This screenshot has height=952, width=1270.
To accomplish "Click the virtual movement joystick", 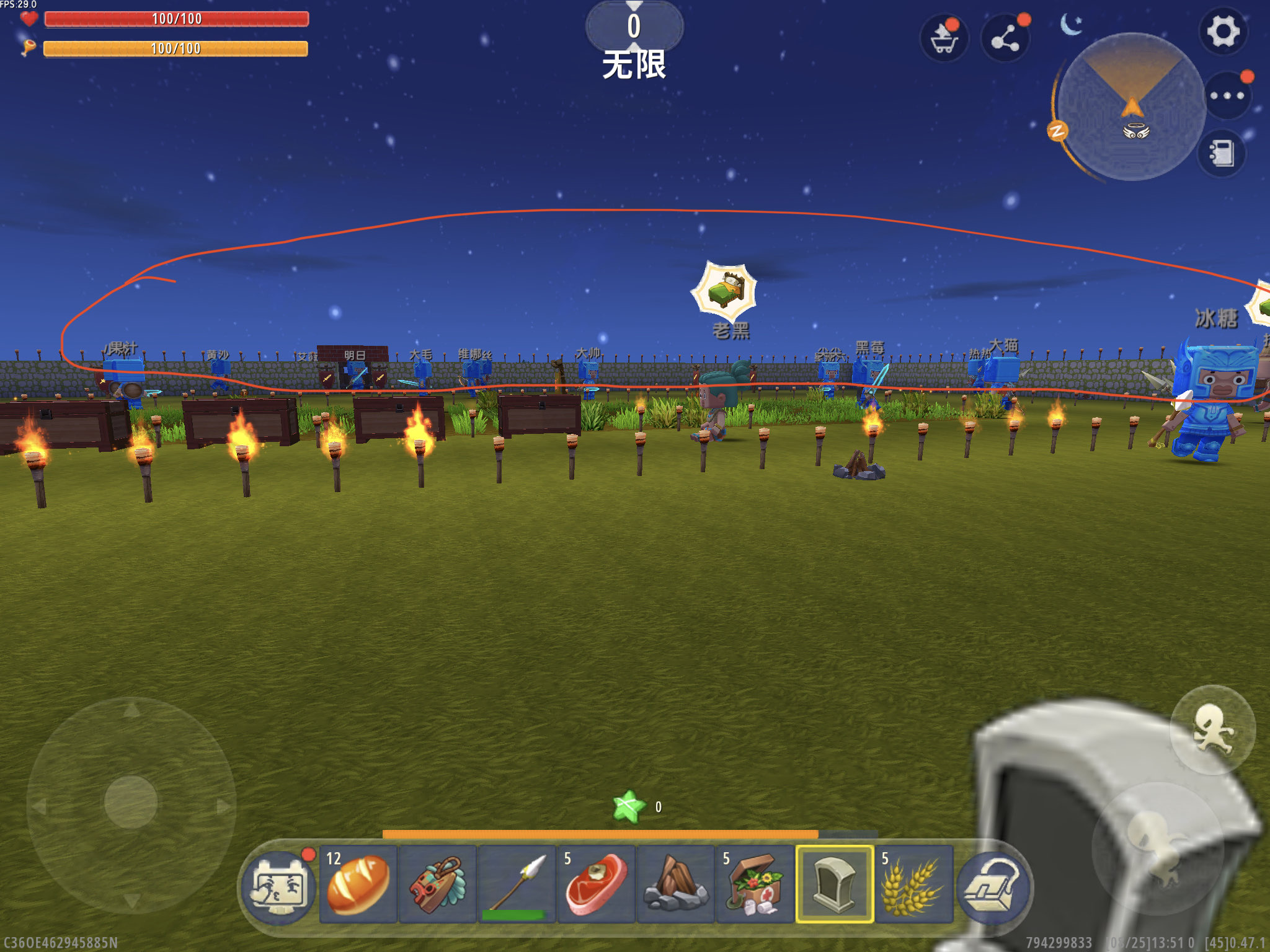I will pos(131,802).
